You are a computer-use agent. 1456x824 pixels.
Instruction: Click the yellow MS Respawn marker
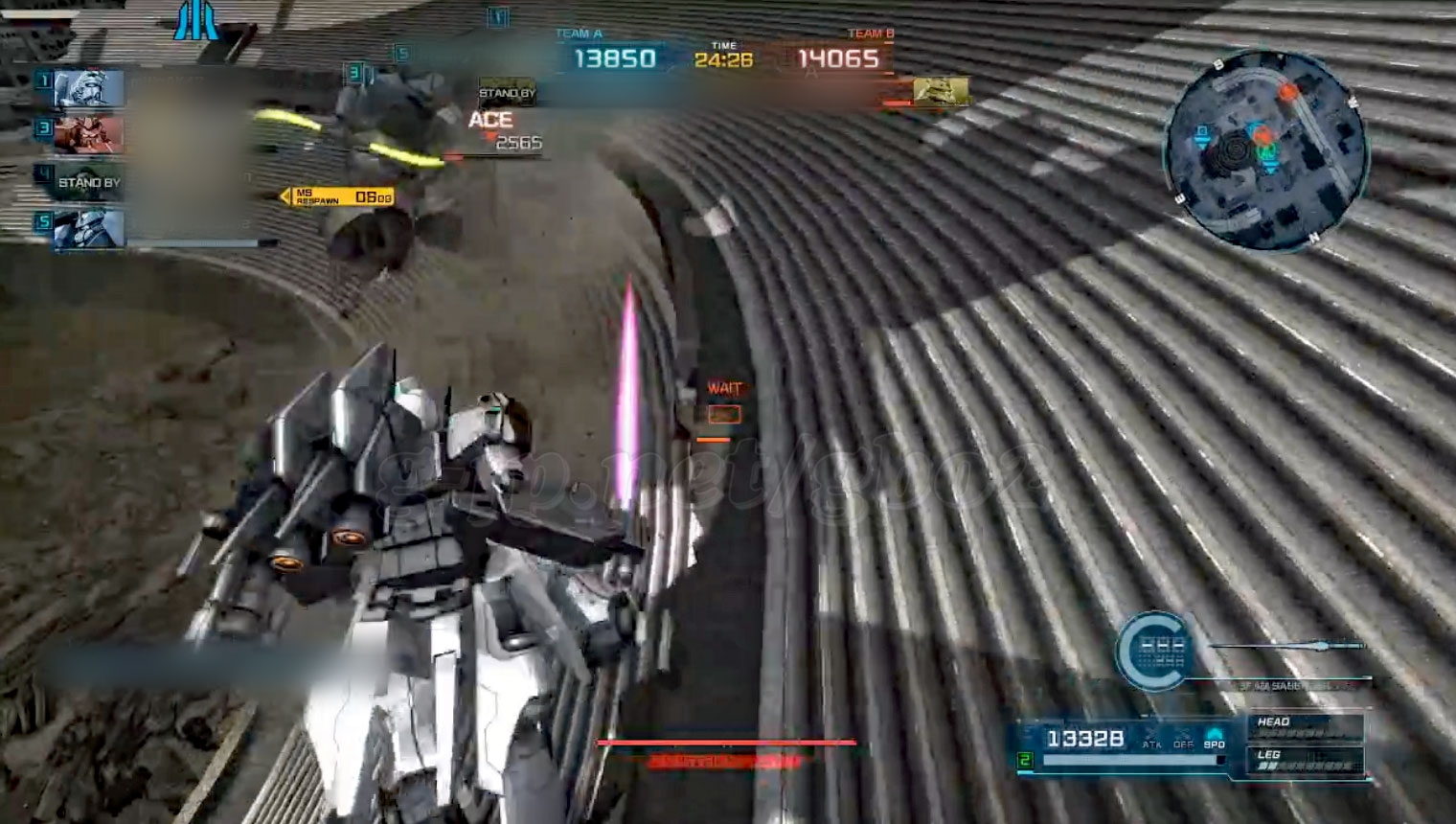pyautogui.click(x=337, y=196)
